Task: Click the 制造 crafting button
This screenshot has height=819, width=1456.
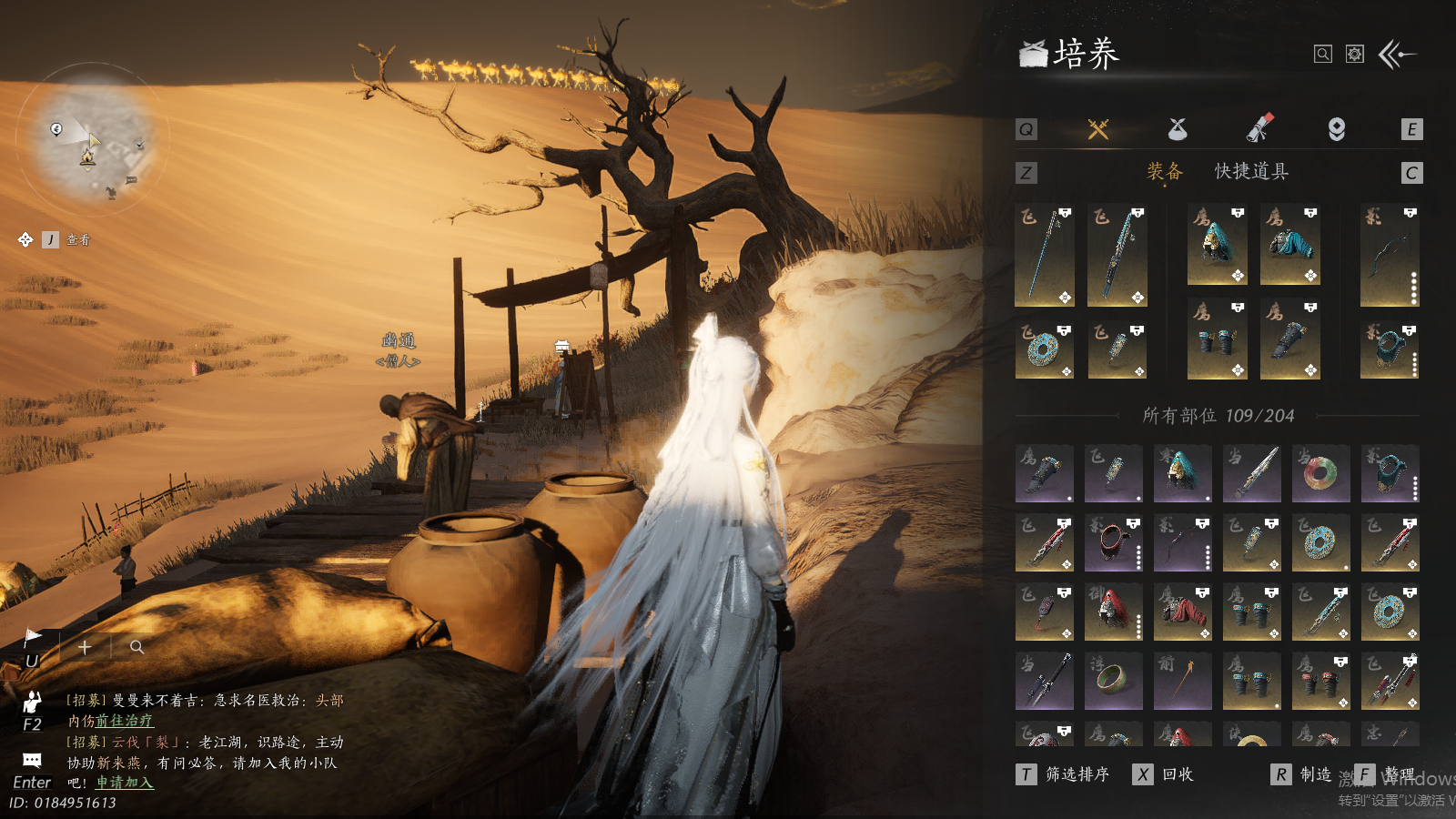Action: (1303, 774)
